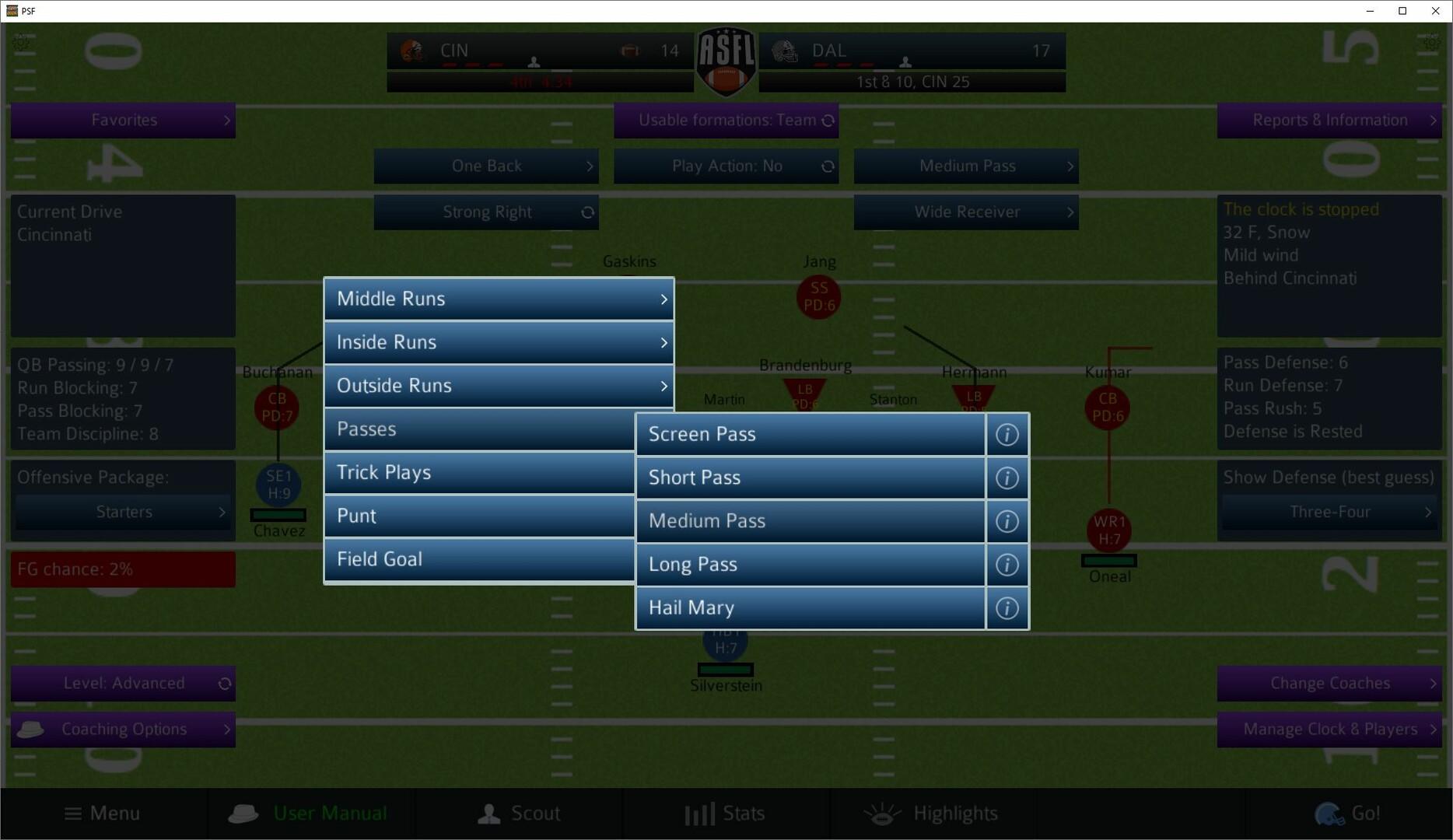The width and height of the screenshot is (1453, 840).
Task: Expand the Three-Four defense selector
Action: 1329,512
